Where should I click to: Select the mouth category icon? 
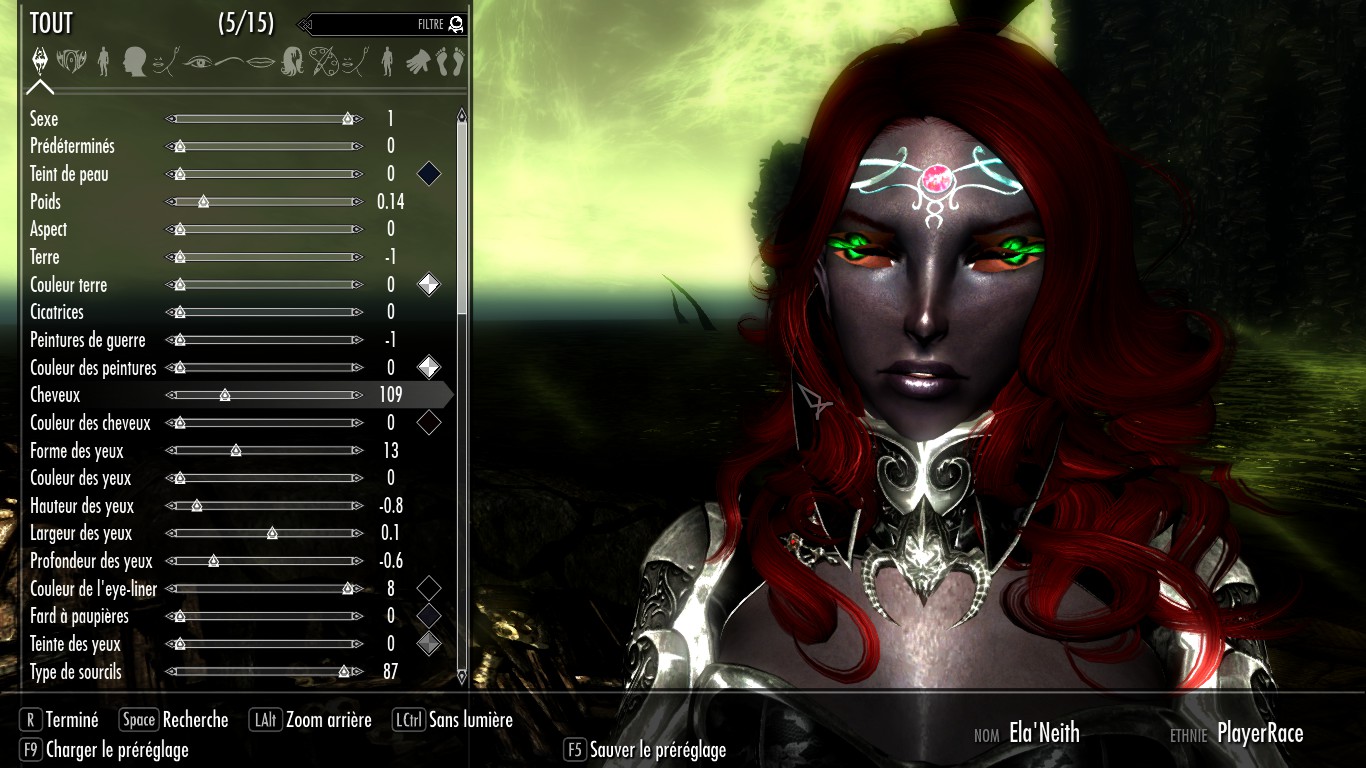[262, 62]
